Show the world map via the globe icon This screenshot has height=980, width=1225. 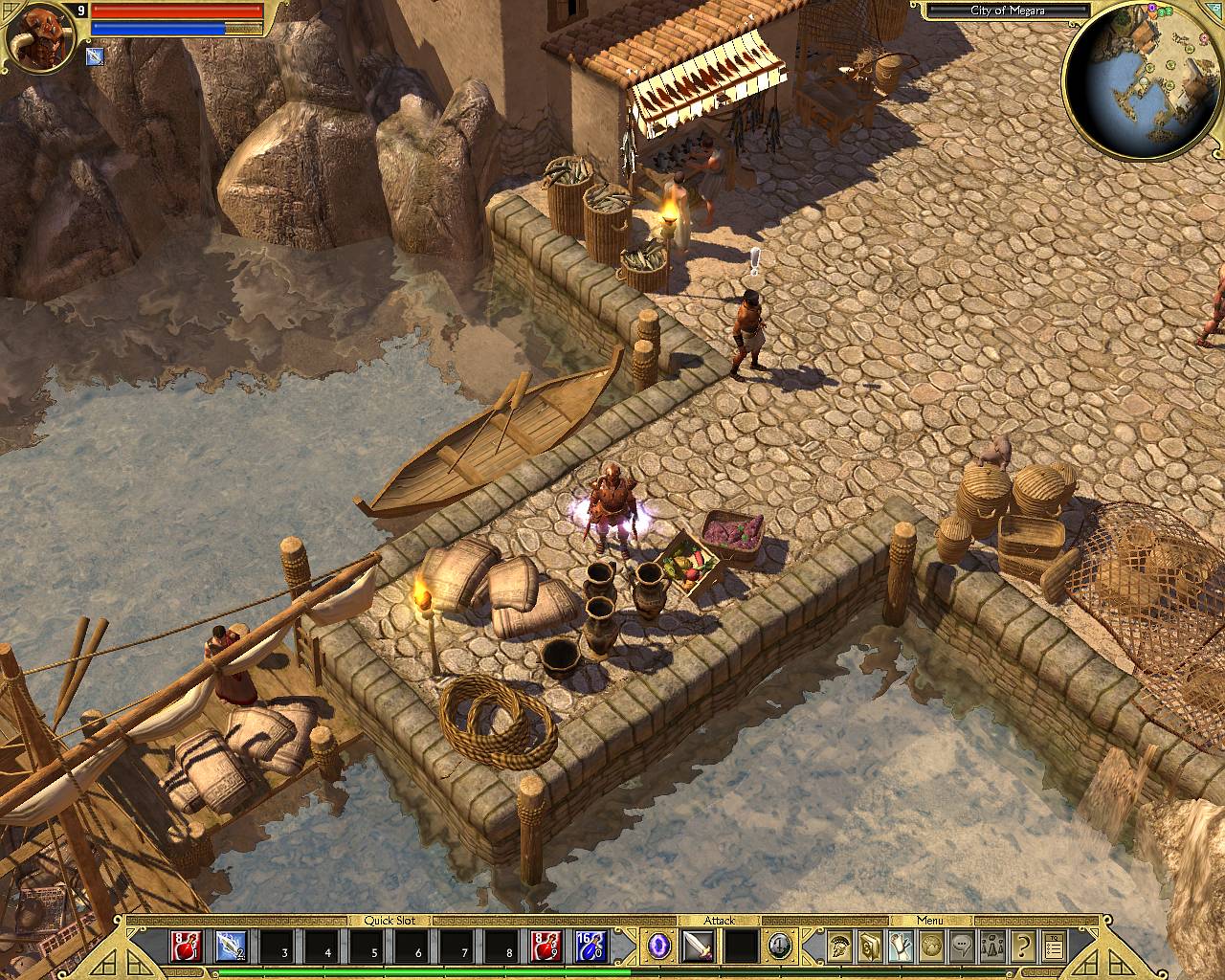[x=931, y=946]
